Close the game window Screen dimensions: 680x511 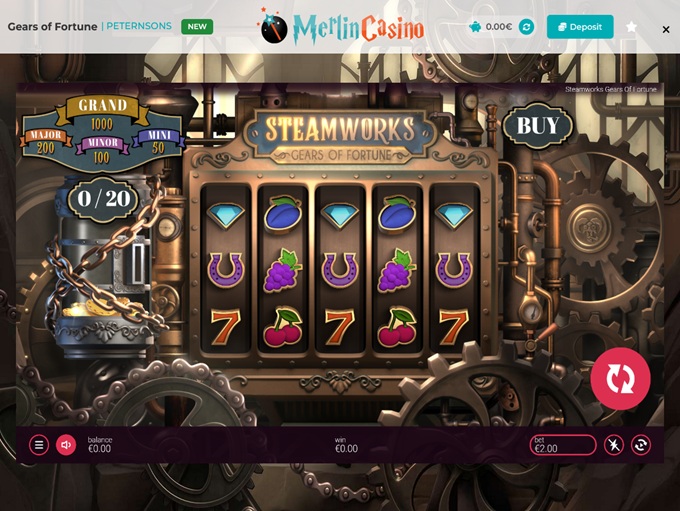[x=666, y=30]
